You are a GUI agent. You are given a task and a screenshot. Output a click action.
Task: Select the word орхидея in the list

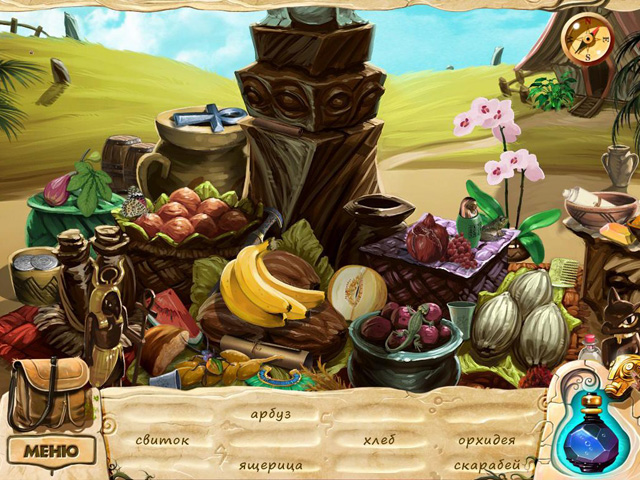click(x=487, y=440)
